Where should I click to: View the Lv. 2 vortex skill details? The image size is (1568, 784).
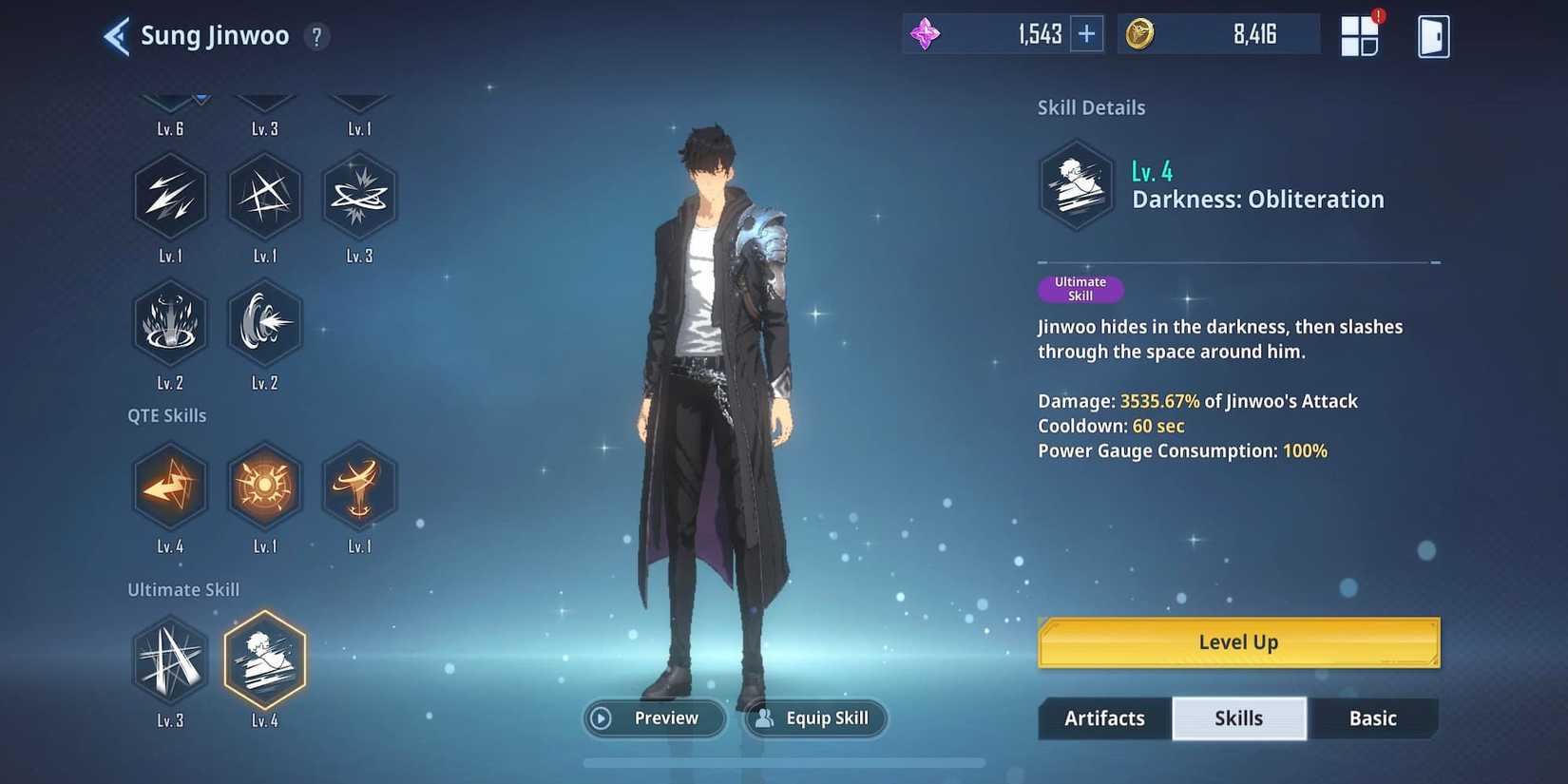click(264, 323)
